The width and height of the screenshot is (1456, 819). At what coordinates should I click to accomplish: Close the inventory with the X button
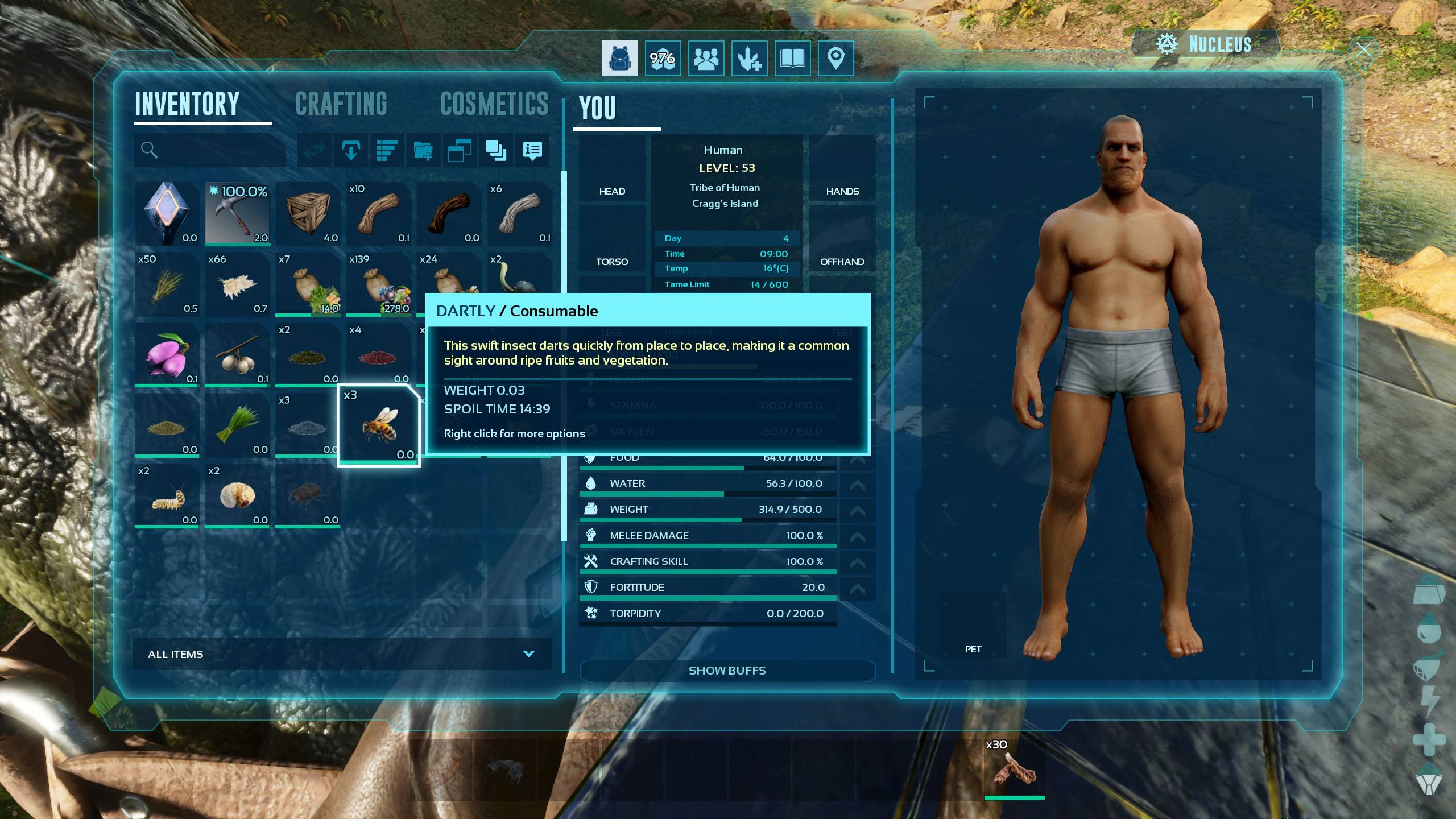1363,49
